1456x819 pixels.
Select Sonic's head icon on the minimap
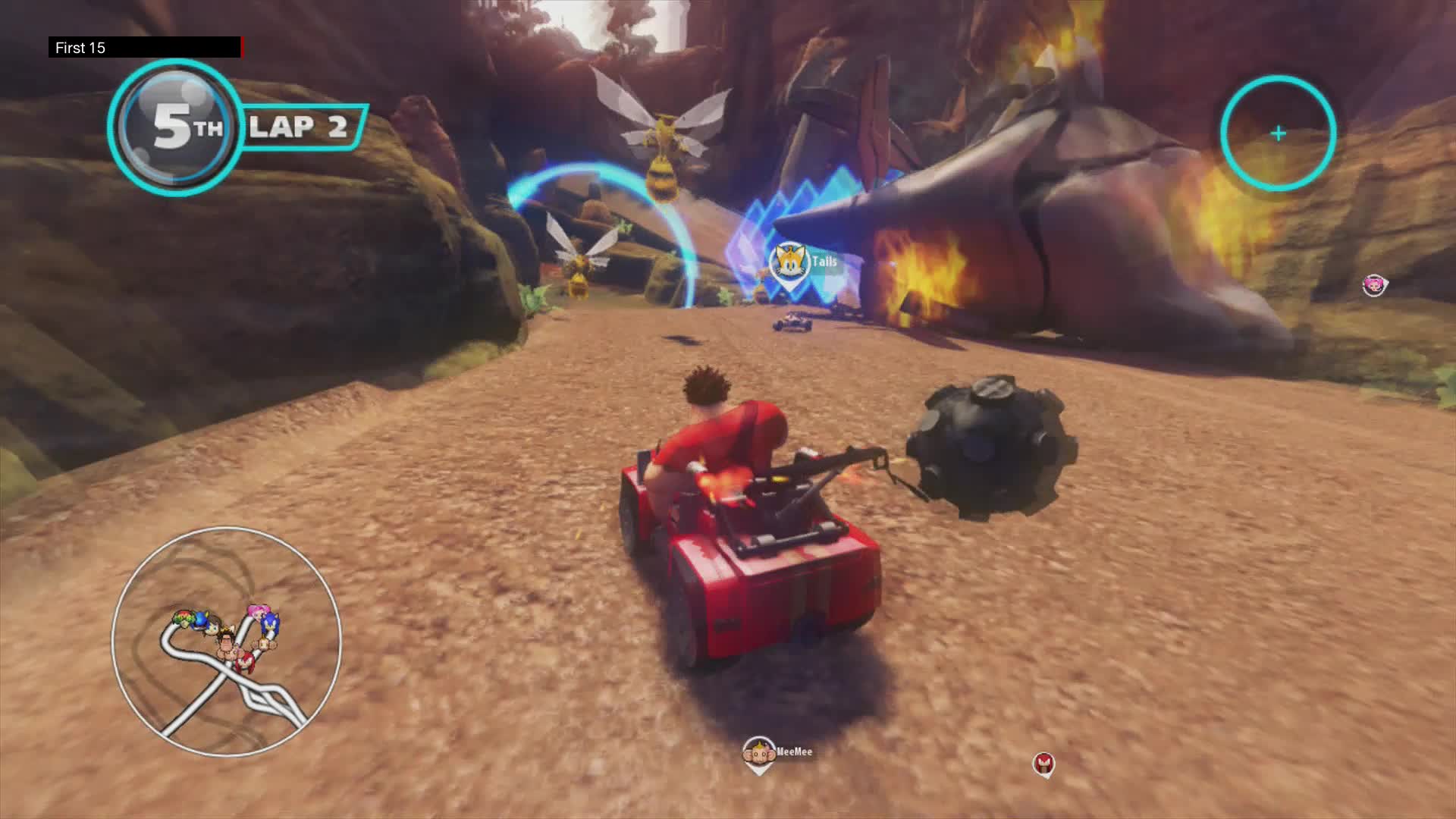click(269, 625)
